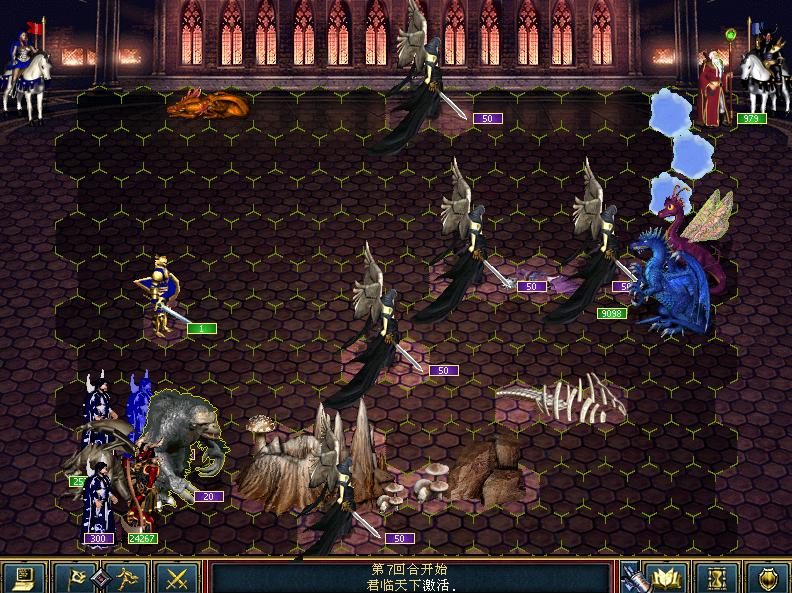The height and width of the screenshot is (593, 792).
Task: Click the combat log message panel
Action: 410,577
